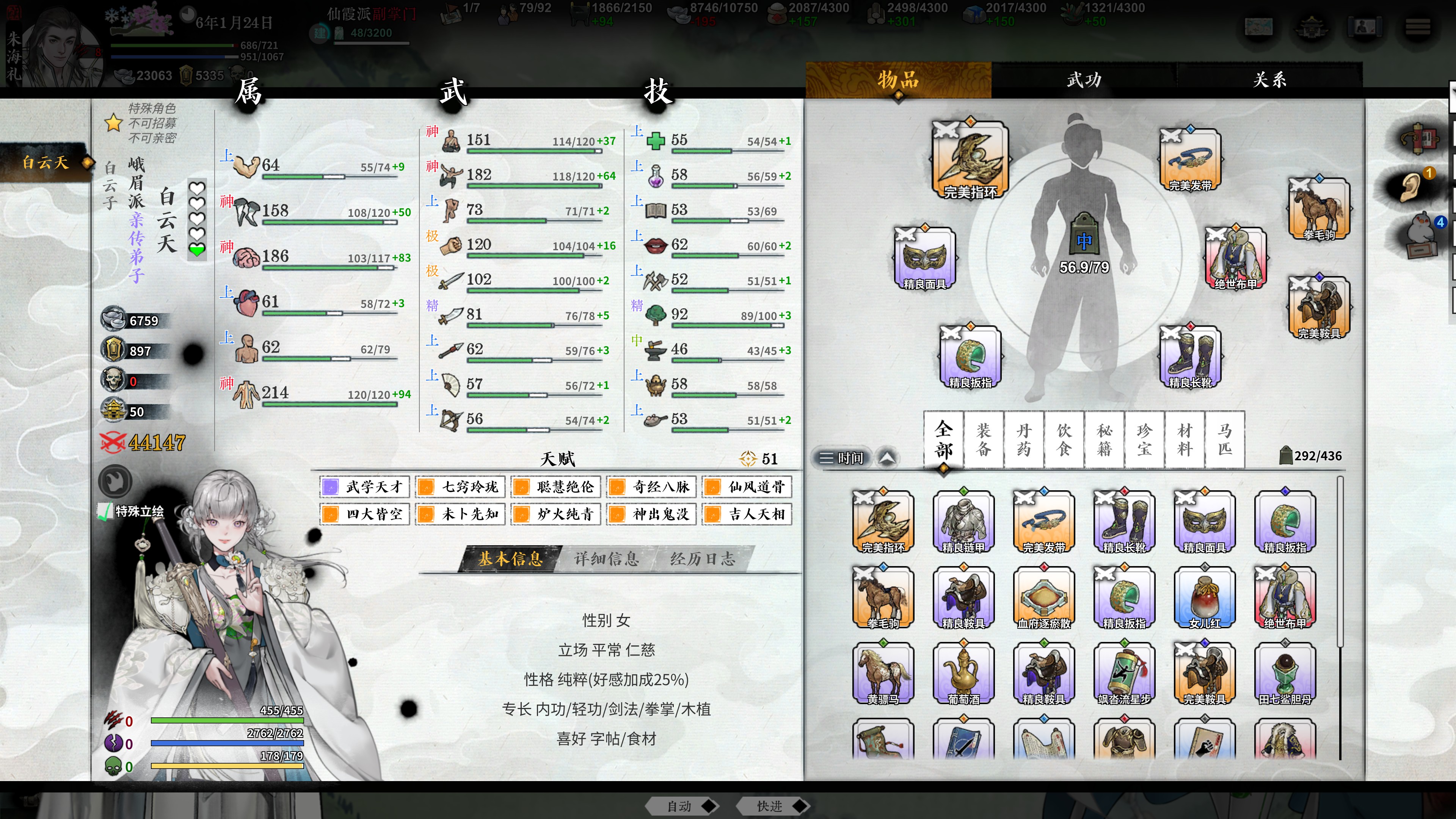View the 详细信息 detailed info section
The width and height of the screenshot is (1456, 819).
[x=607, y=559]
